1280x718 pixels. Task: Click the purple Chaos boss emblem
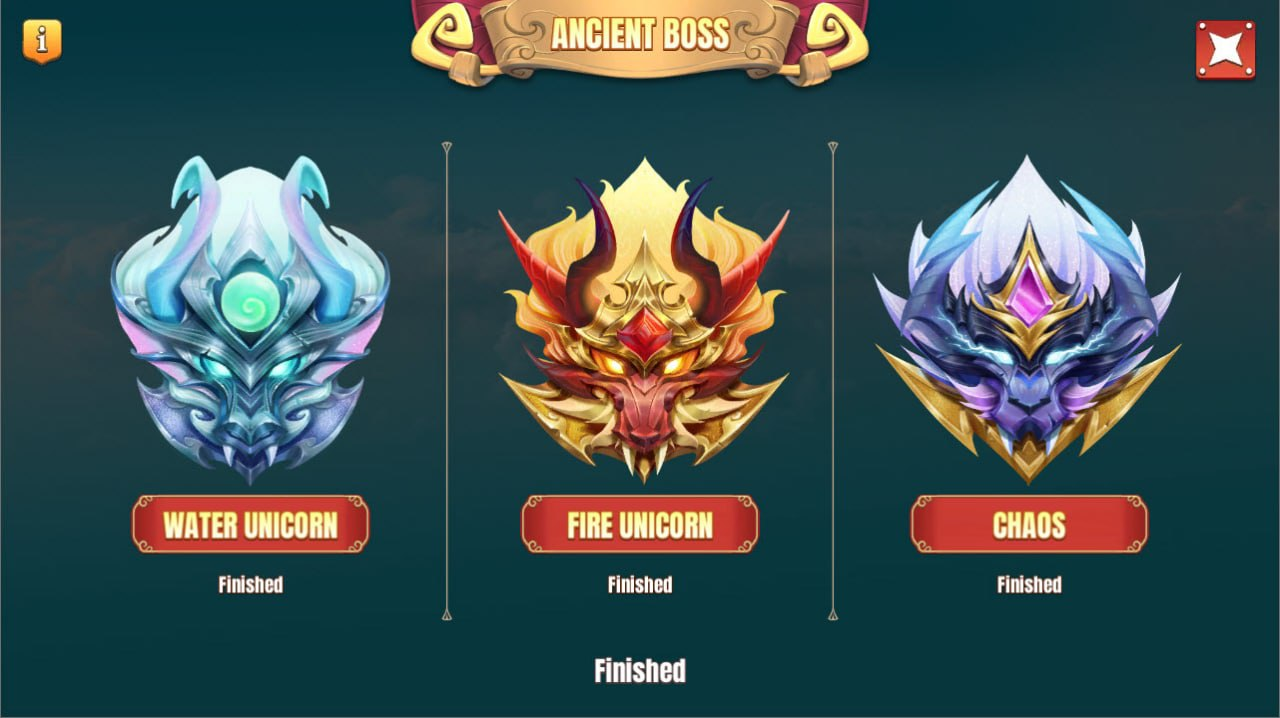click(1027, 320)
